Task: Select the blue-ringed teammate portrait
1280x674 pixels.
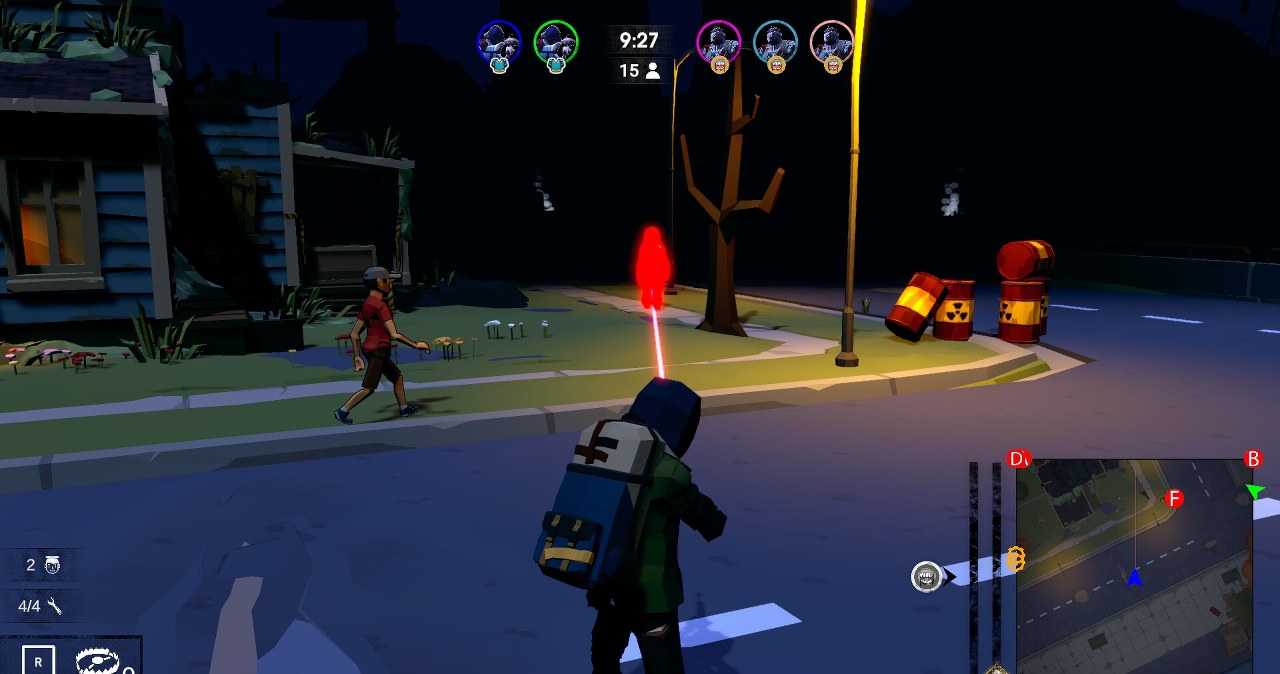Action: (x=499, y=42)
